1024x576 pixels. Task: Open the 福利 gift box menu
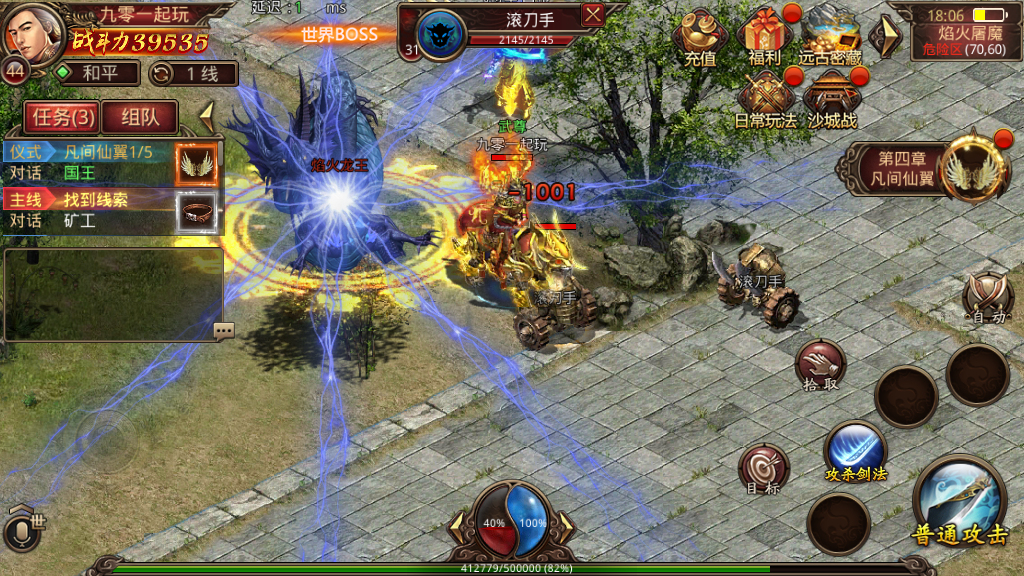(x=765, y=38)
